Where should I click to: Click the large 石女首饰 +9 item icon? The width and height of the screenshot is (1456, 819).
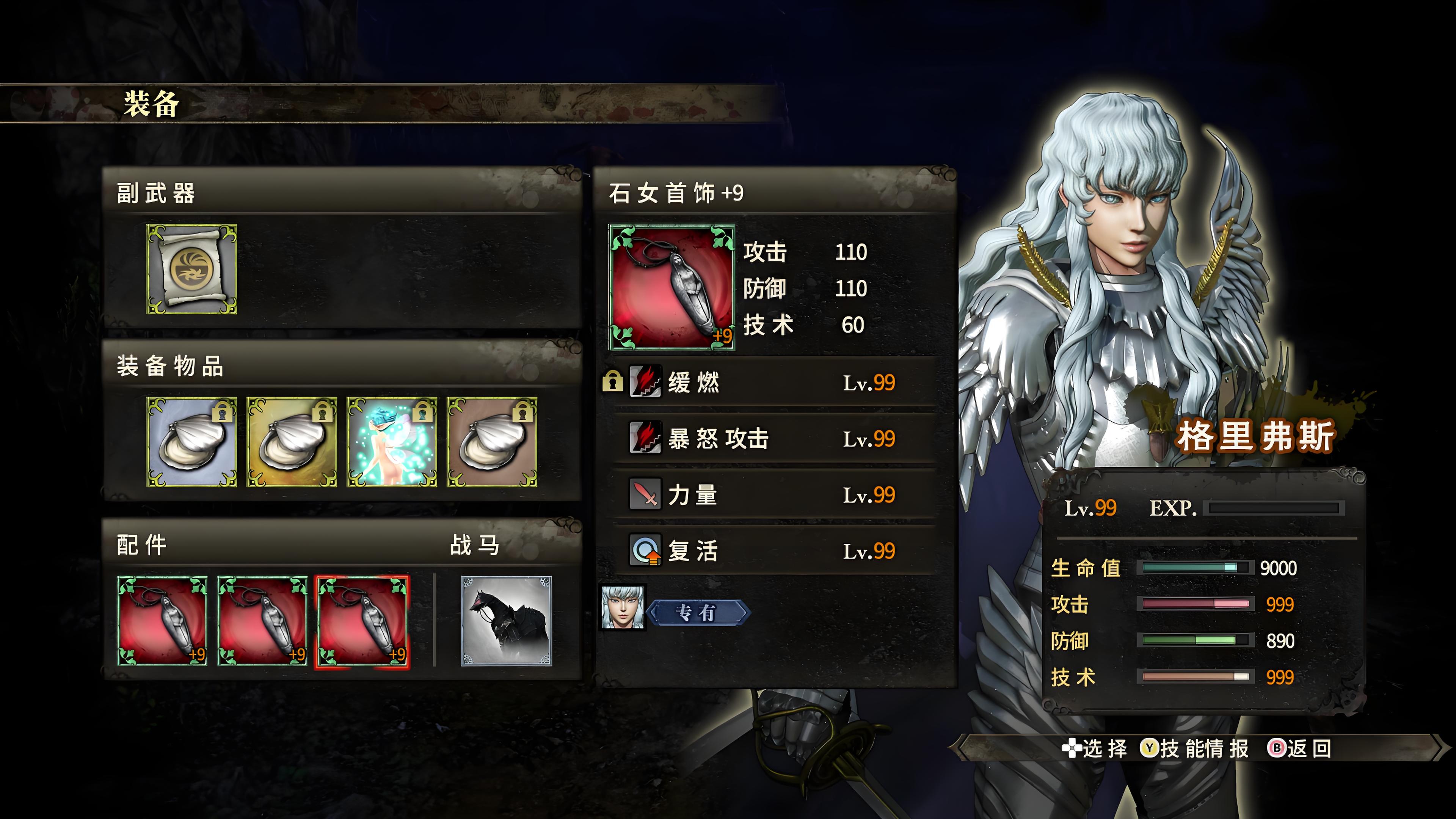click(x=672, y=287)
